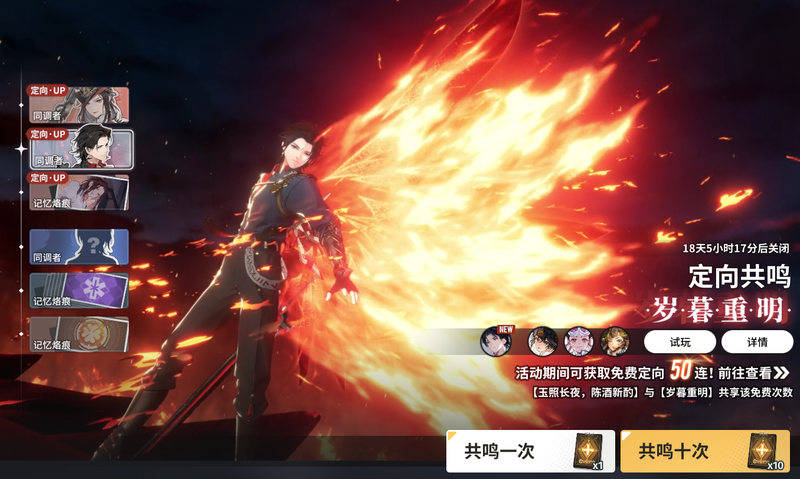
Task: Select the NEW featured character portrait
Action: pyautogui.click(x=496, y=341)
